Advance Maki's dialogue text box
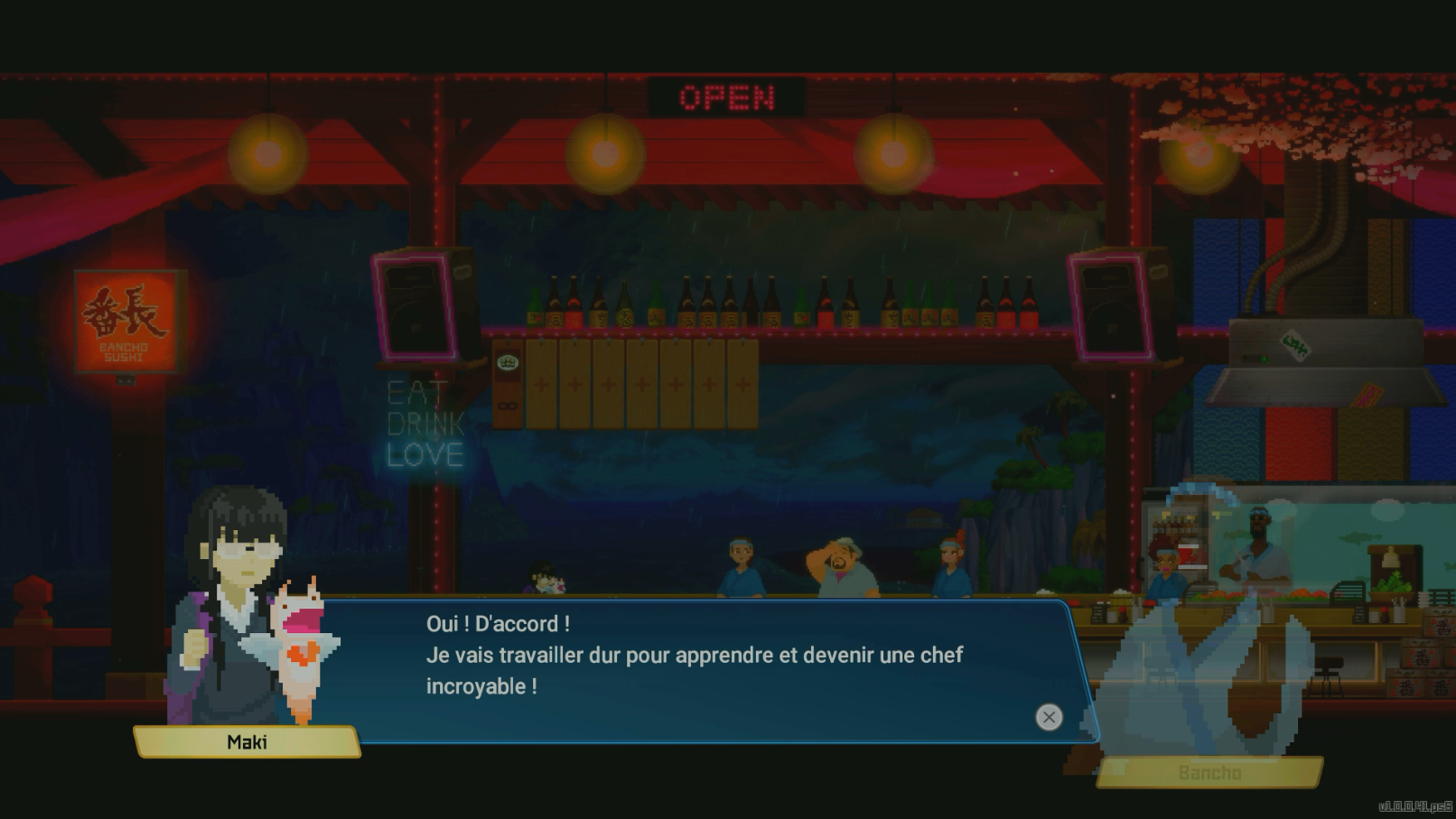1456x819 pixels. tap(694, 669)
